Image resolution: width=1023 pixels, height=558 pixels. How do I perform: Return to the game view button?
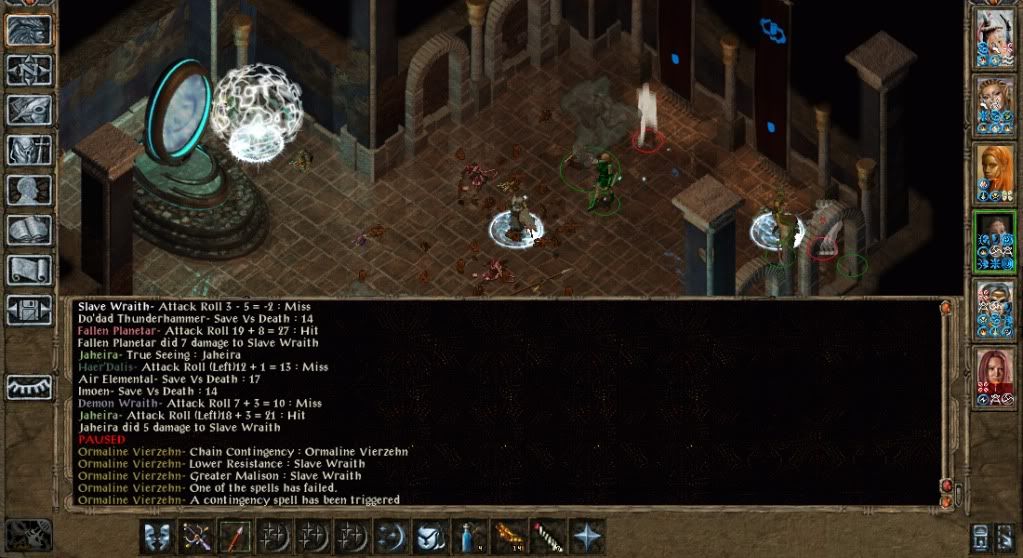pyautogui.click(x=29, y=30)
